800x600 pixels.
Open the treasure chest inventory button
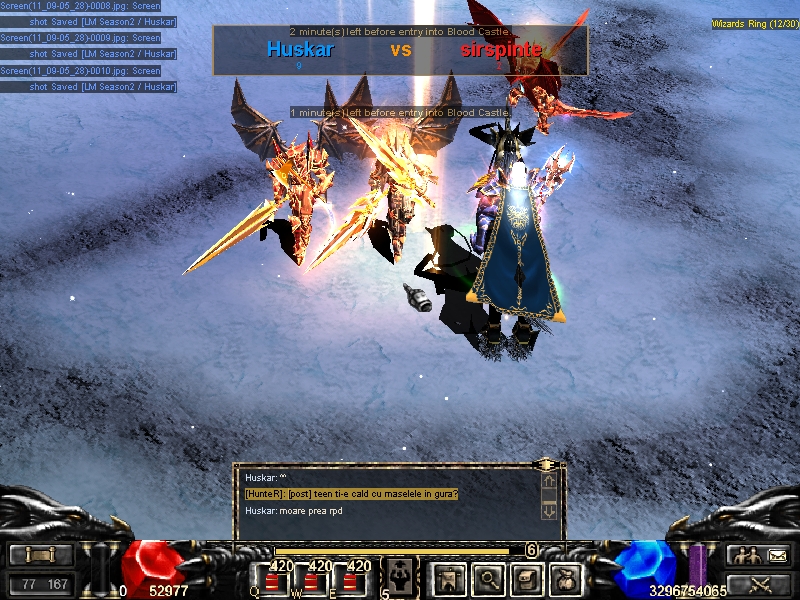527,577
